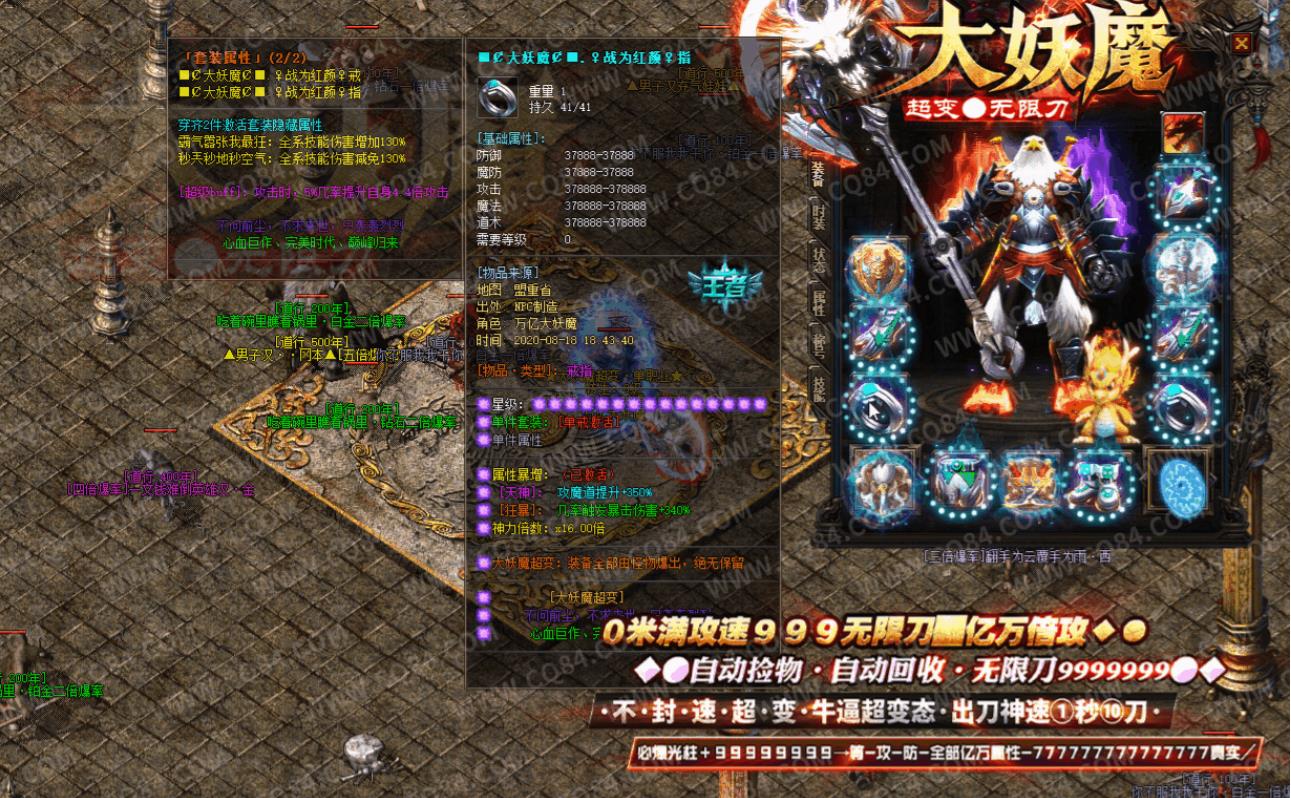
Task: Toggle the 属性暴增 activation state
Action: click(x=588, y=474)
